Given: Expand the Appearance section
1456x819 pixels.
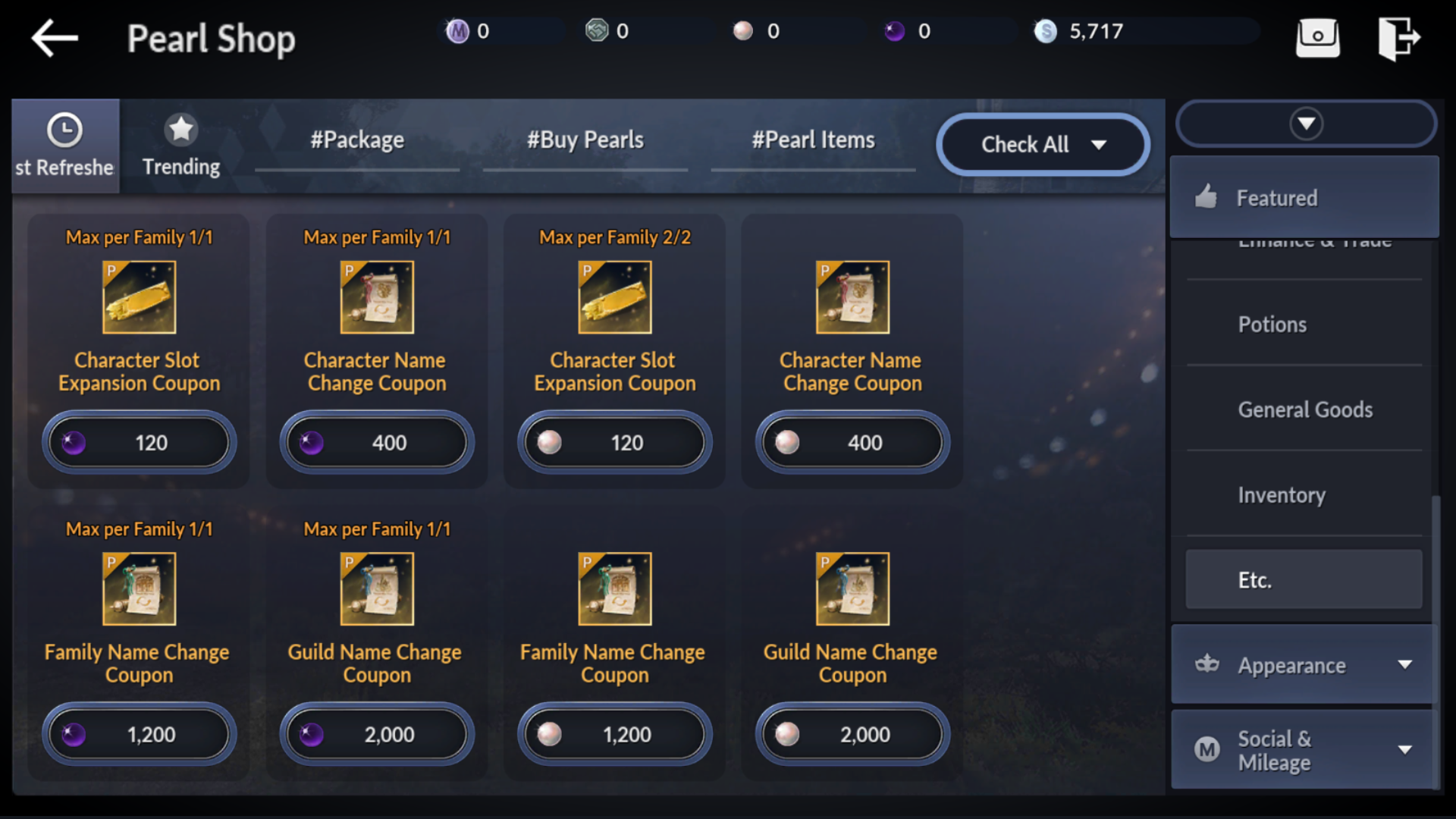Looking at the screenshot, I should click(x=1304, y=665).
